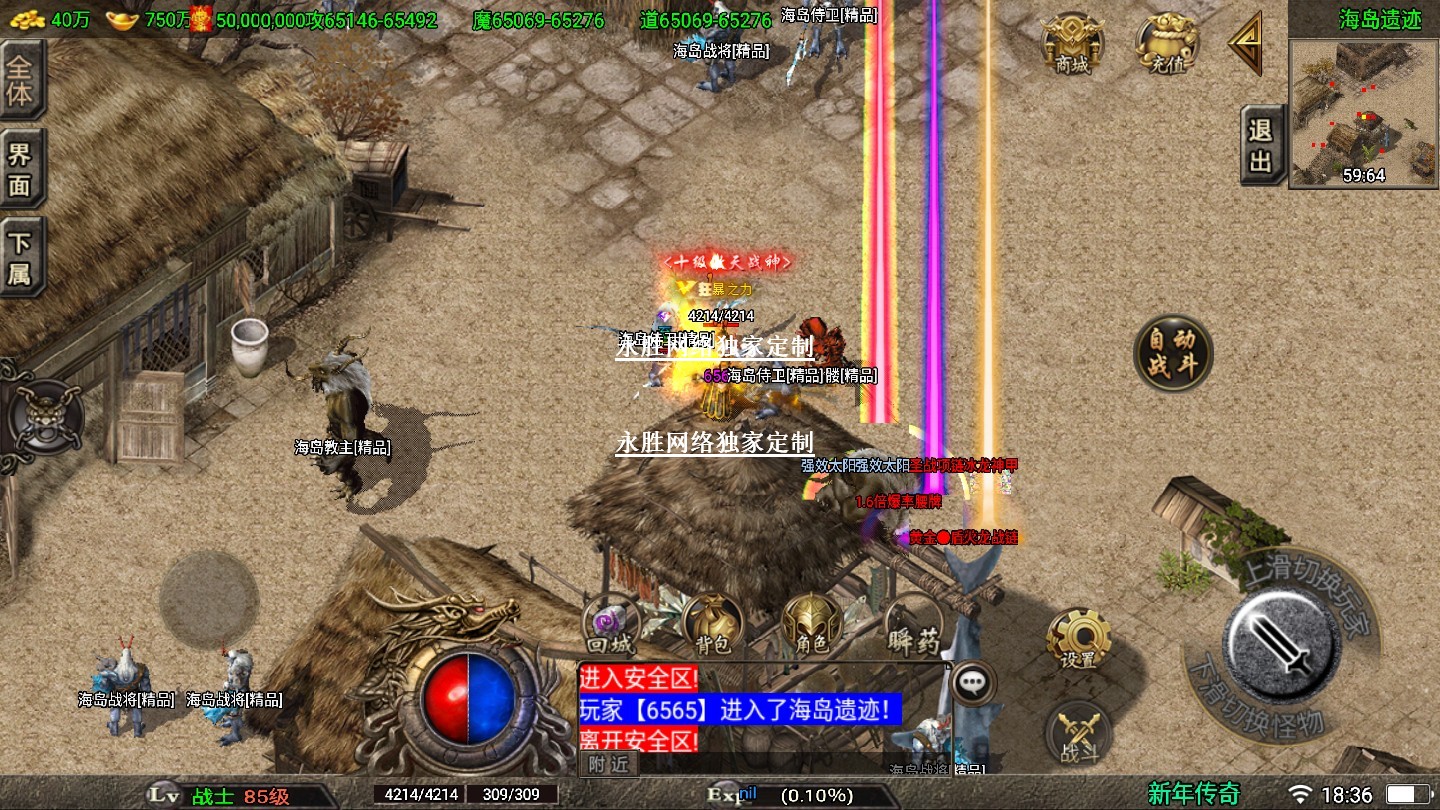
Task: Collapse the top menu with the gold arrow
Action: pyautogui.click(x=1246, y=43)
